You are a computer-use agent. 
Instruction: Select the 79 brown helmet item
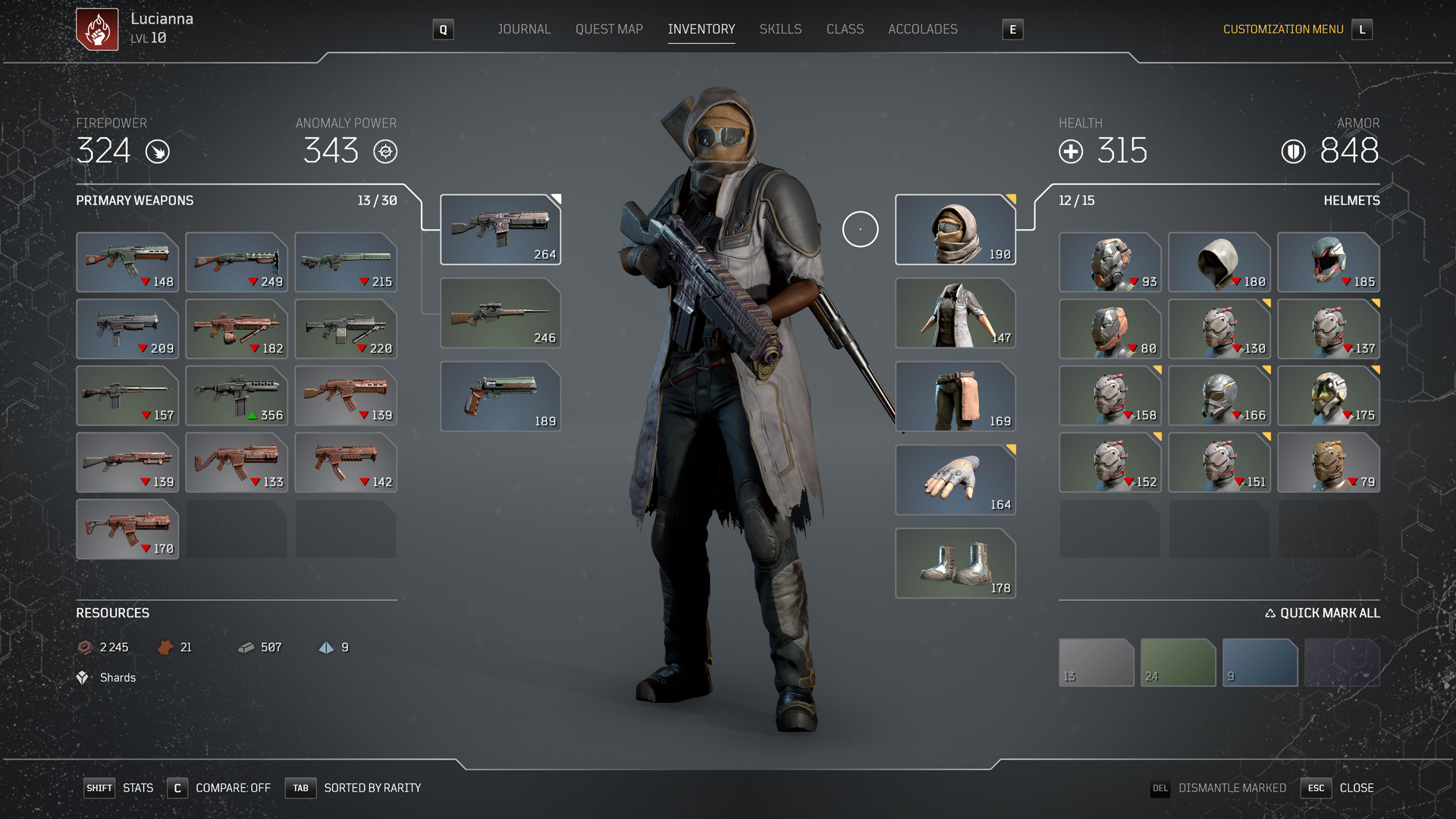pos(1328,463)
